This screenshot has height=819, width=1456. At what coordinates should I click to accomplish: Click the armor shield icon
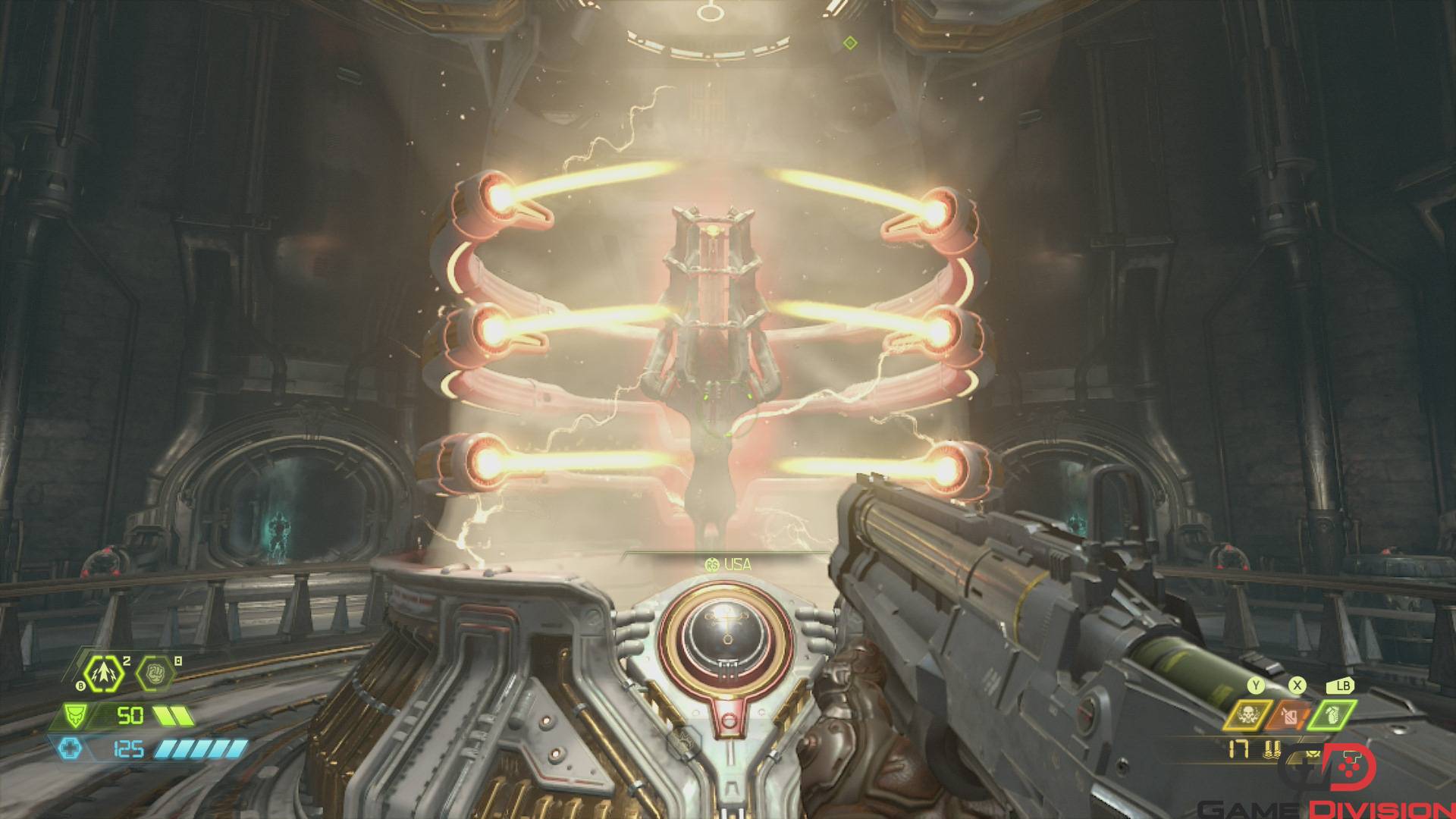75,715
